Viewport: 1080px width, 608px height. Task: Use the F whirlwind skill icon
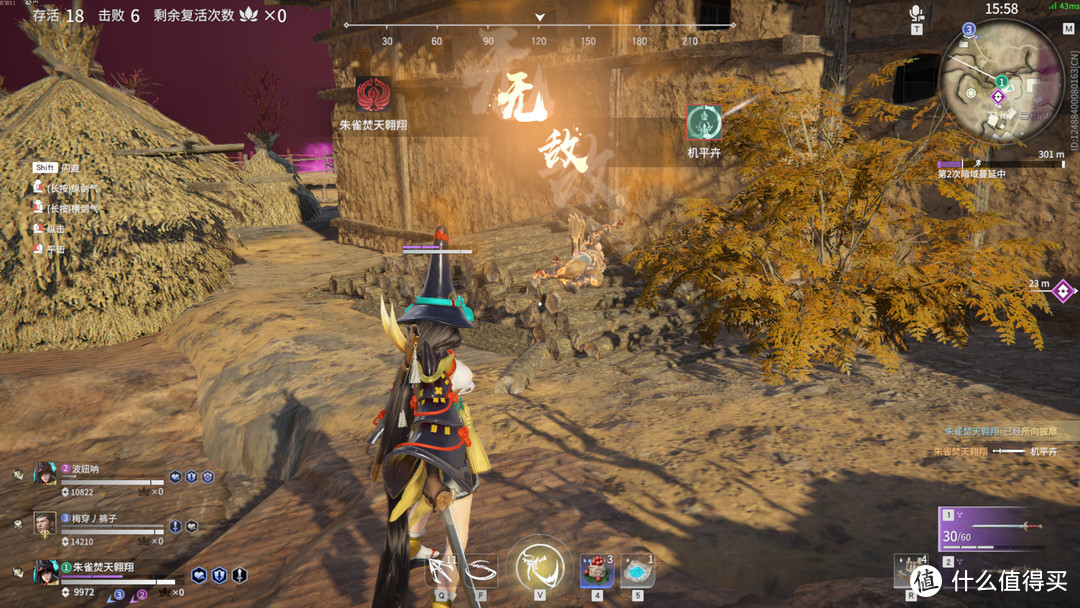tap(481, 571)
